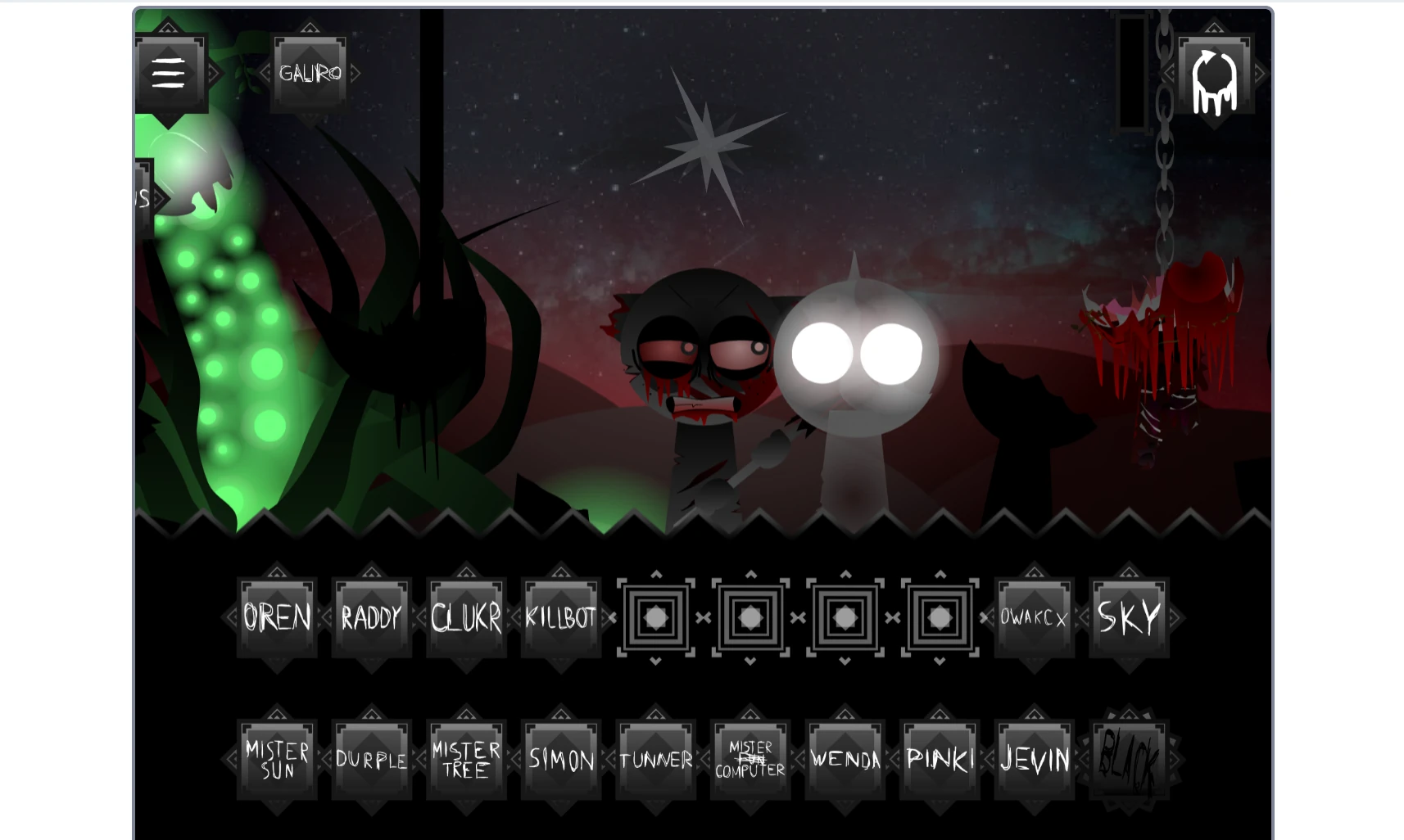Click the vertical volume bar near the chains
Viewport: 1404px width, 840px height.
click(x=1132, y=74)
